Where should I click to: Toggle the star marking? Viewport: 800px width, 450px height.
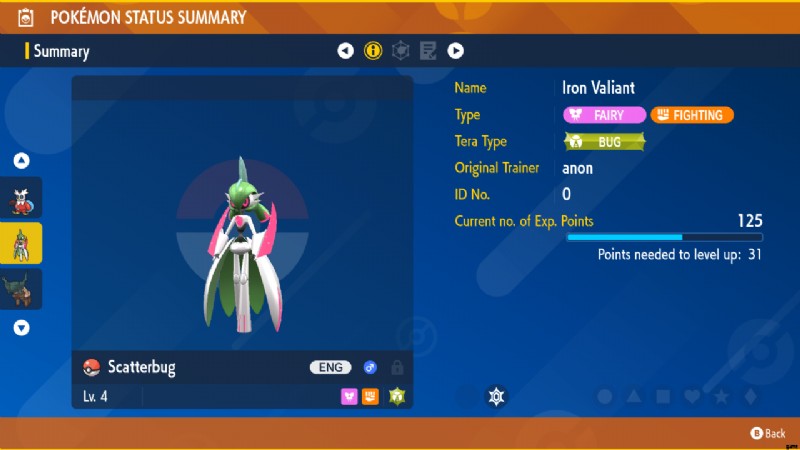(x=721, y=397)
